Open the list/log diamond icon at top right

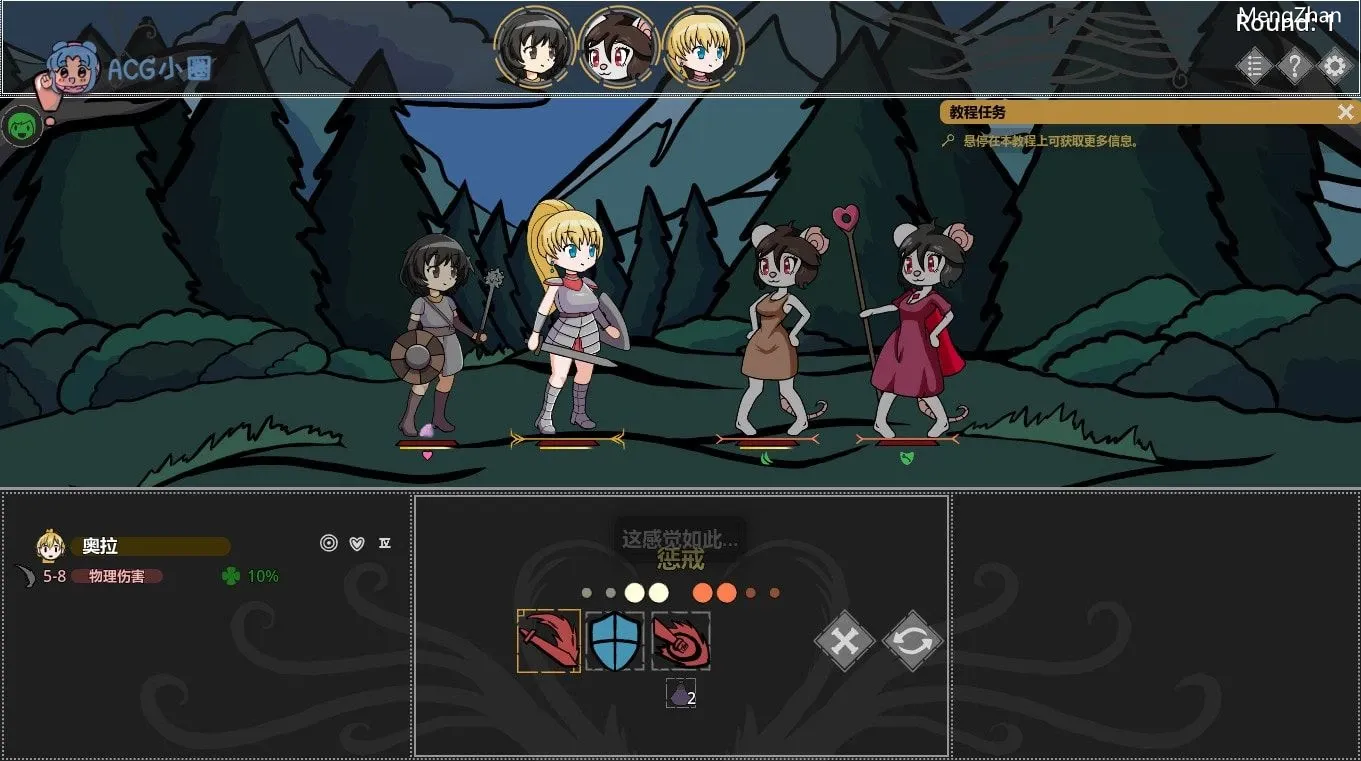point(1255,66)
